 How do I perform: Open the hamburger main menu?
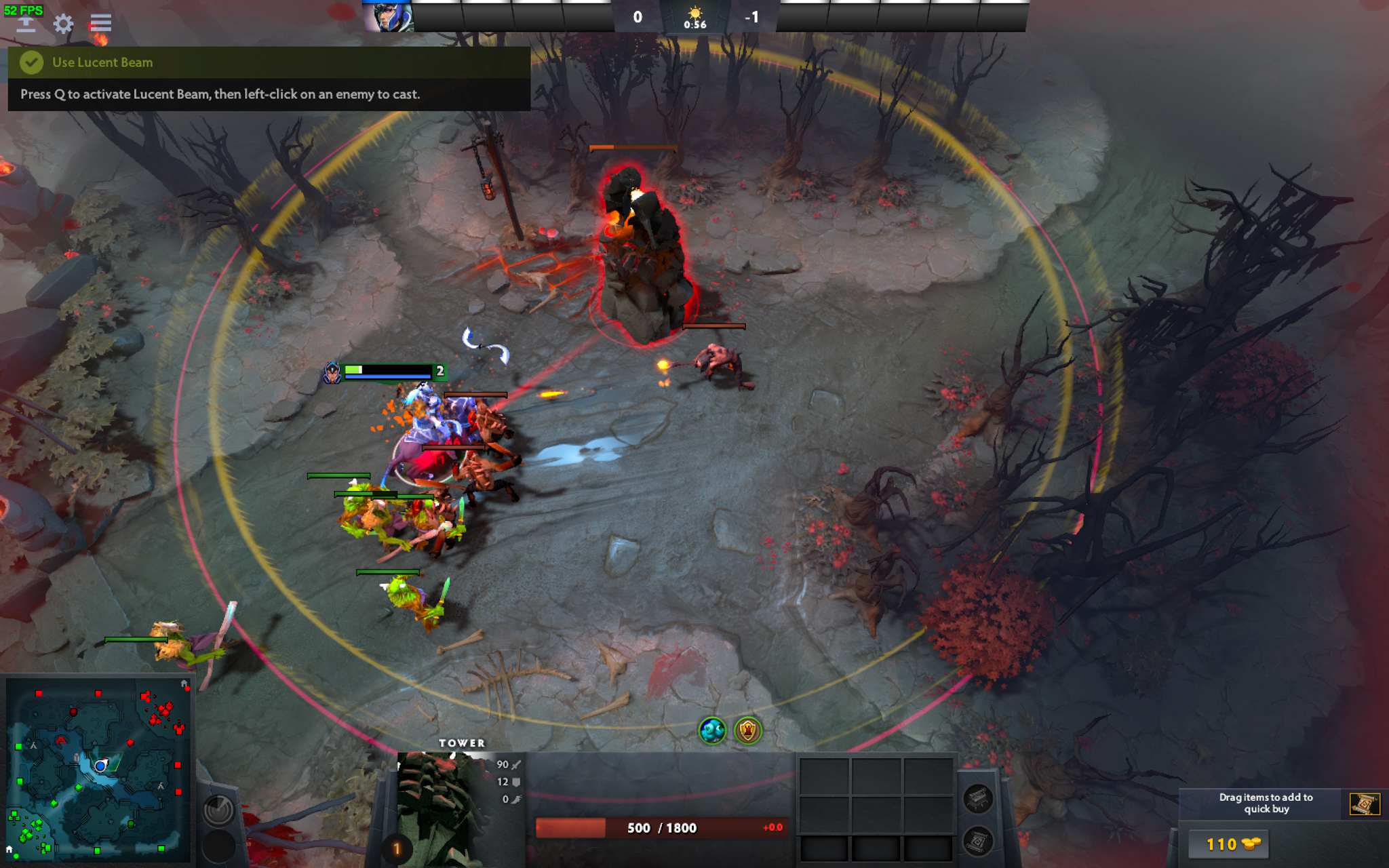point(100,24)
